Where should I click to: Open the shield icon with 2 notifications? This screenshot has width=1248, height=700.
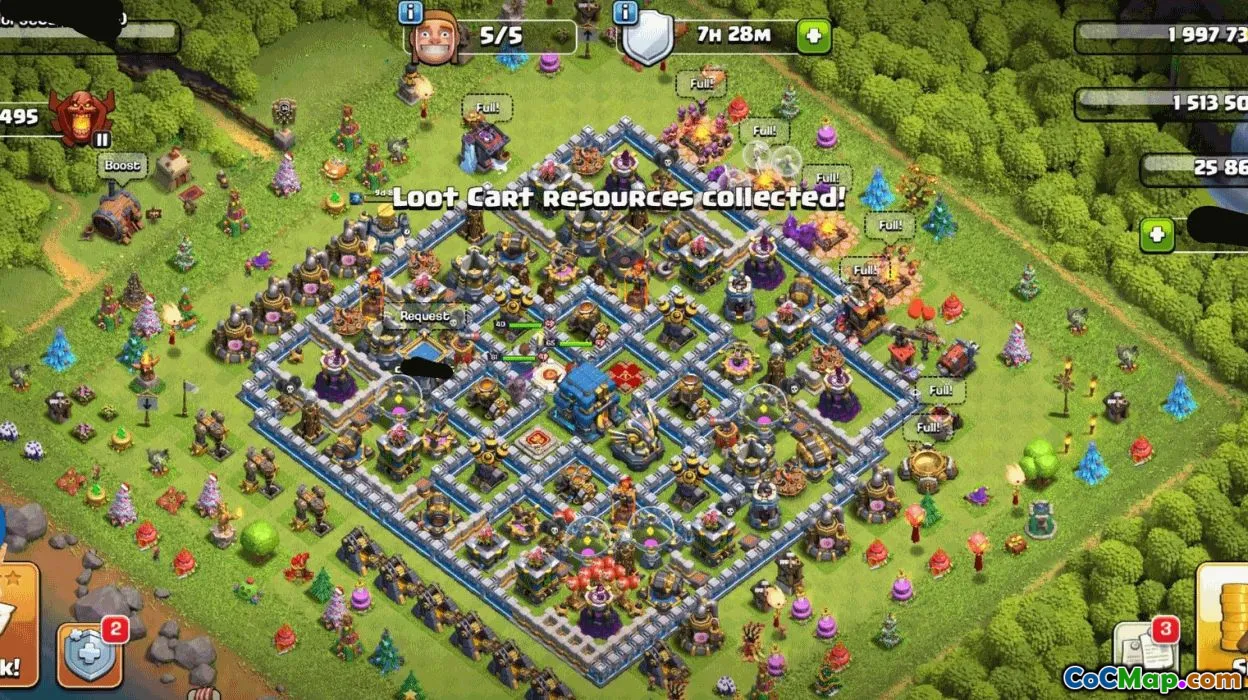(90, 655)
